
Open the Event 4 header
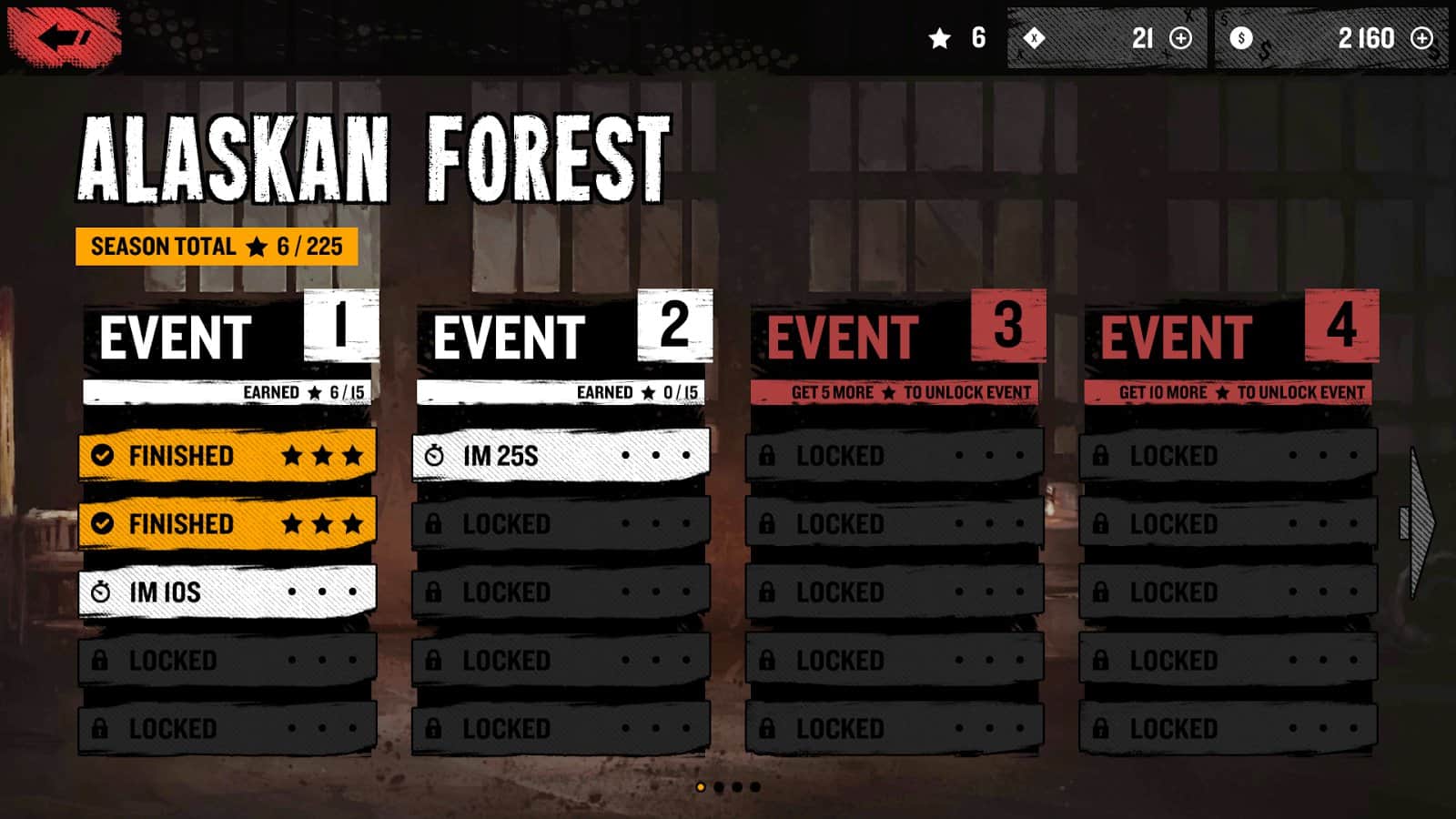coord(1230,337)
